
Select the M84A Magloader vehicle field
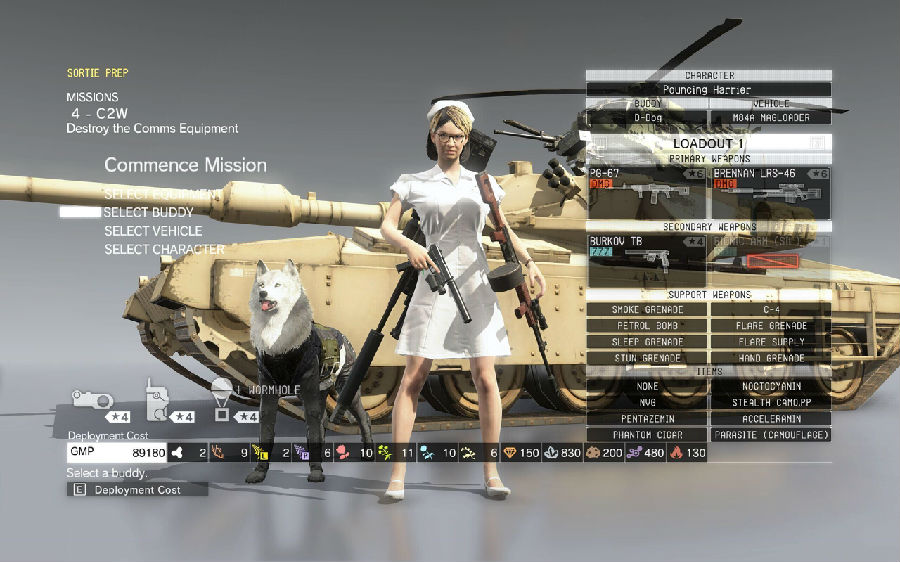(770, 117)
